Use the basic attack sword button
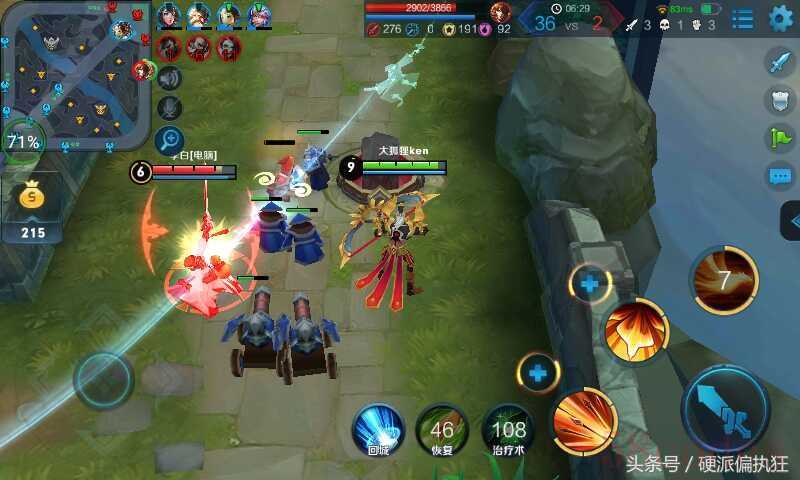The height and width of the screenshot is (480, 800). (724, 409)
